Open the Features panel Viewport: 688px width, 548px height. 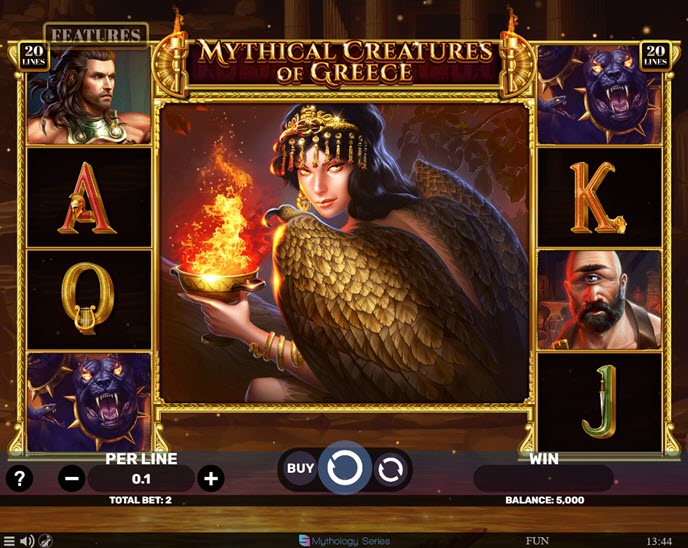(96, 35)
